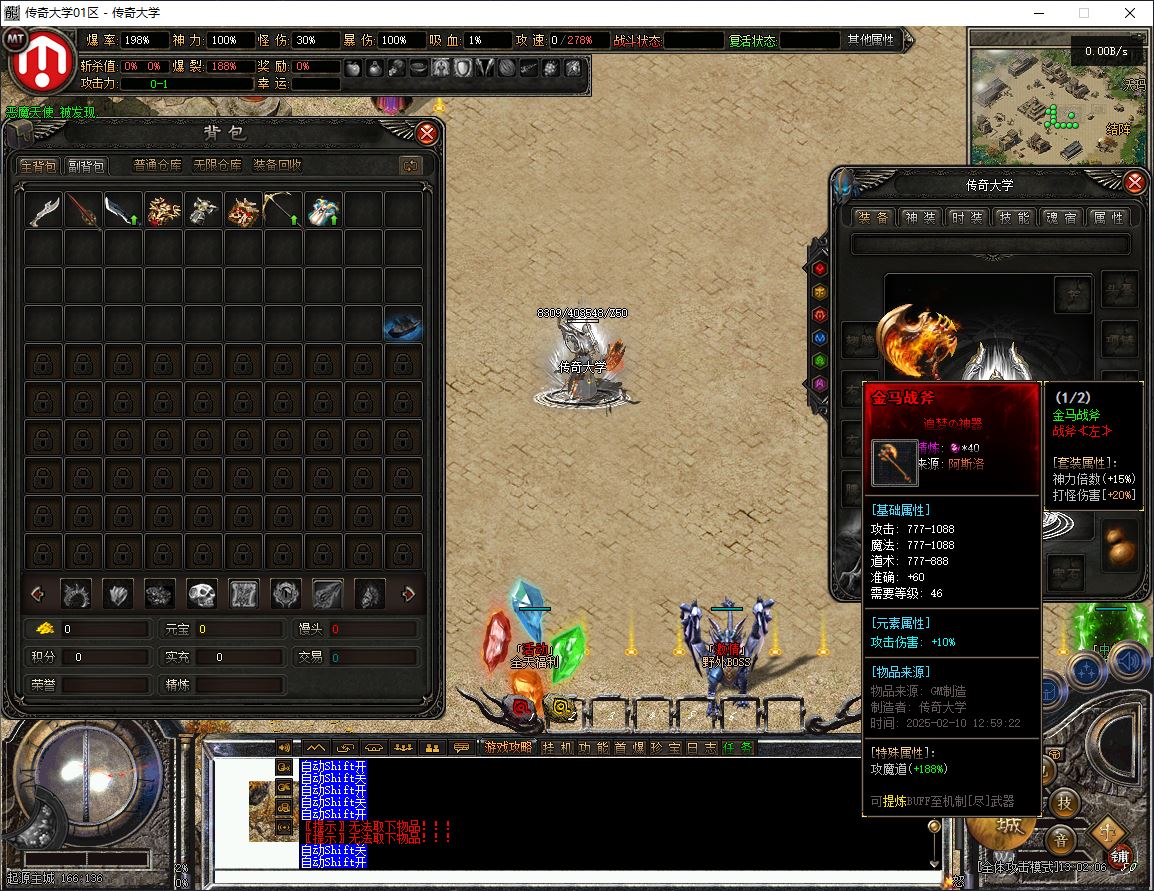View the 属性 attributes tab

[1106, 217]
